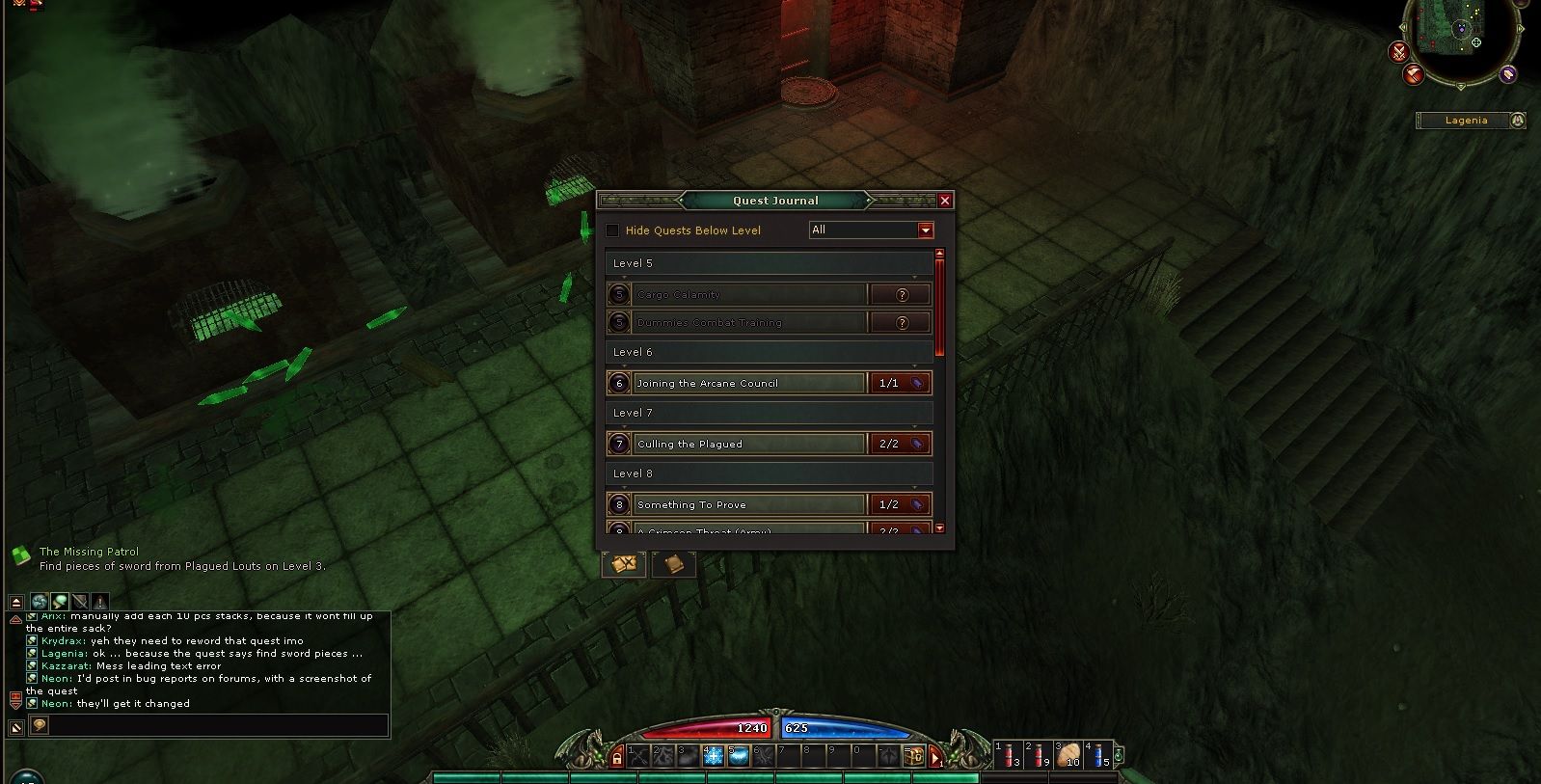The height and width of the screenshot is (784, 1541).
Task: Use the blue mana potion slot
Action: (x=1097, y=755)
